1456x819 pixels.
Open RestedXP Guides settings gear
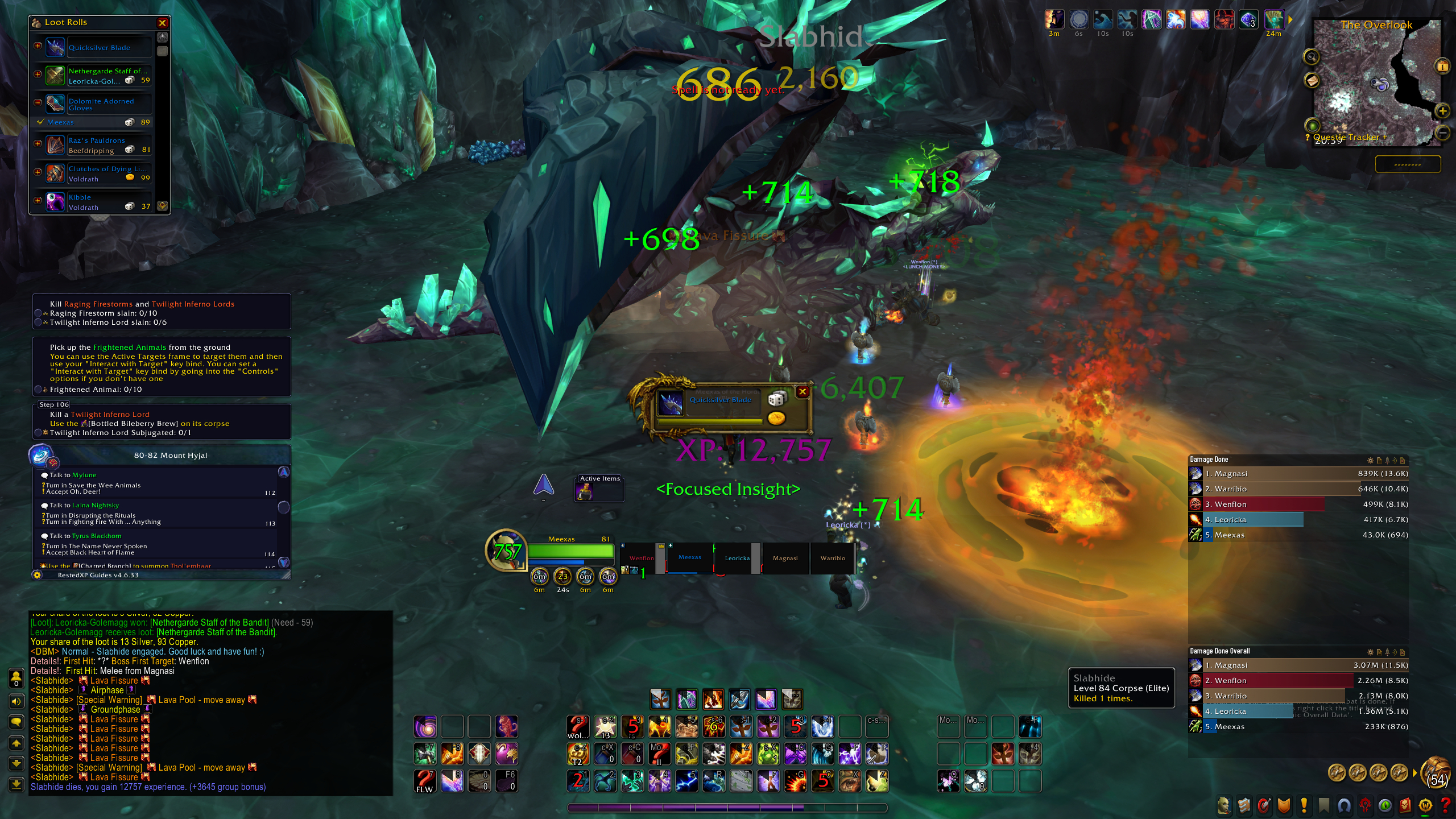tap(38, 575)
